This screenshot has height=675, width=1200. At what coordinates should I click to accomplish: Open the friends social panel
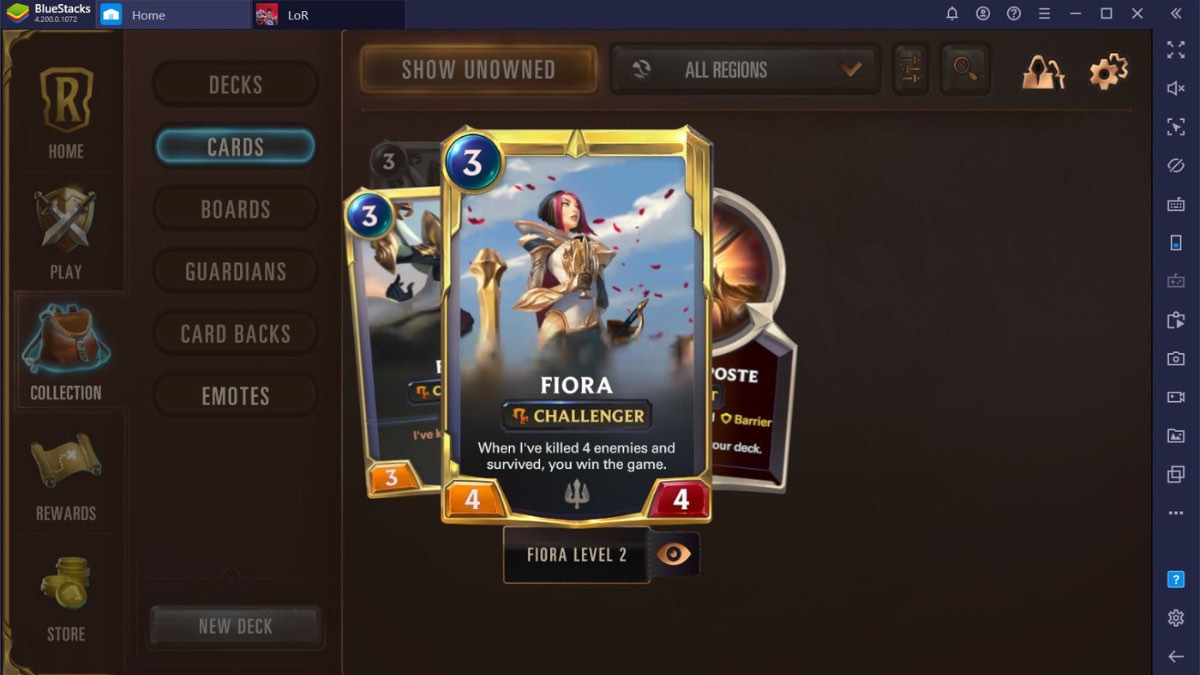click(1042, 71)
